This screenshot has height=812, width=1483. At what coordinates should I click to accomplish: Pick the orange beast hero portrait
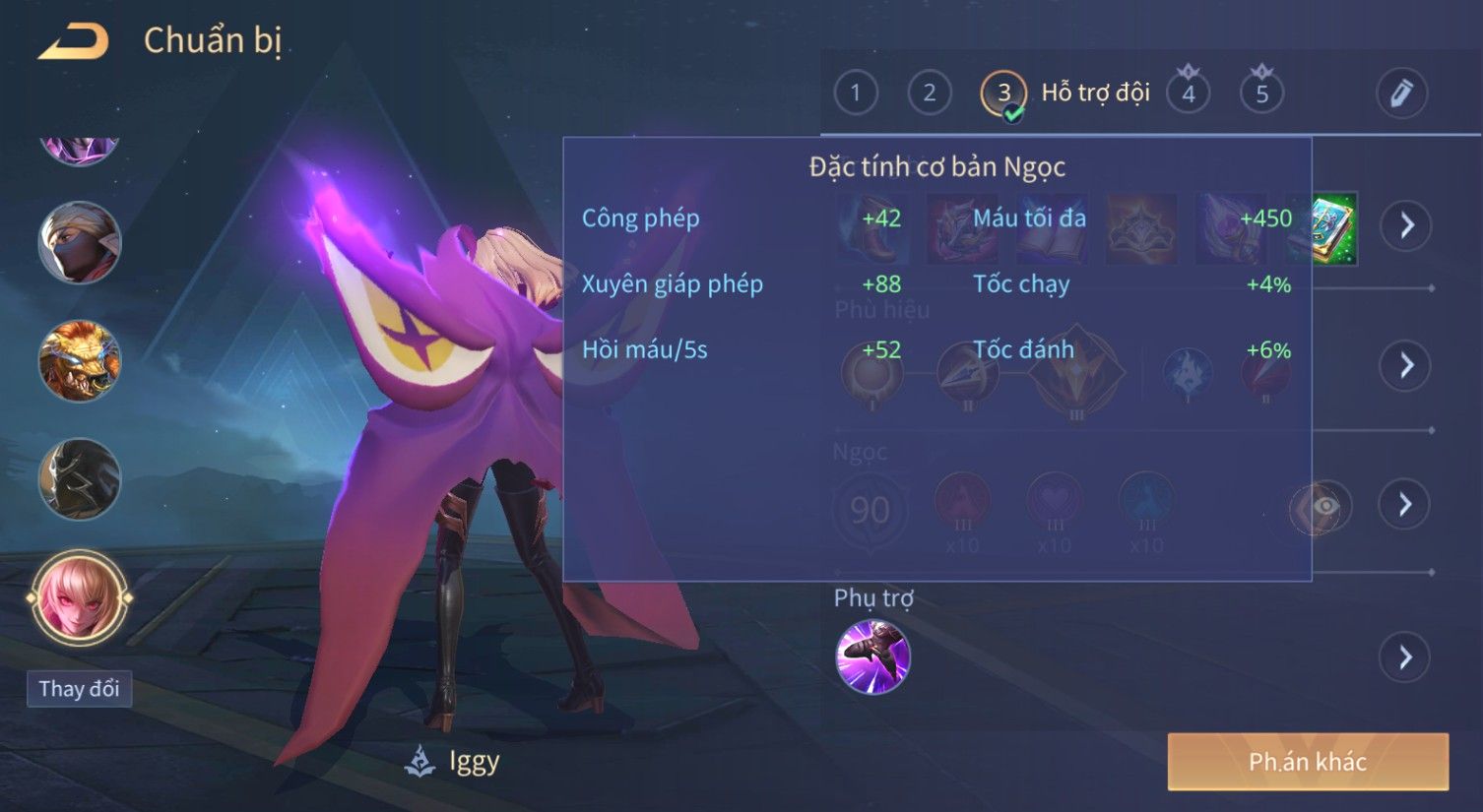click(x=80, y=360)
